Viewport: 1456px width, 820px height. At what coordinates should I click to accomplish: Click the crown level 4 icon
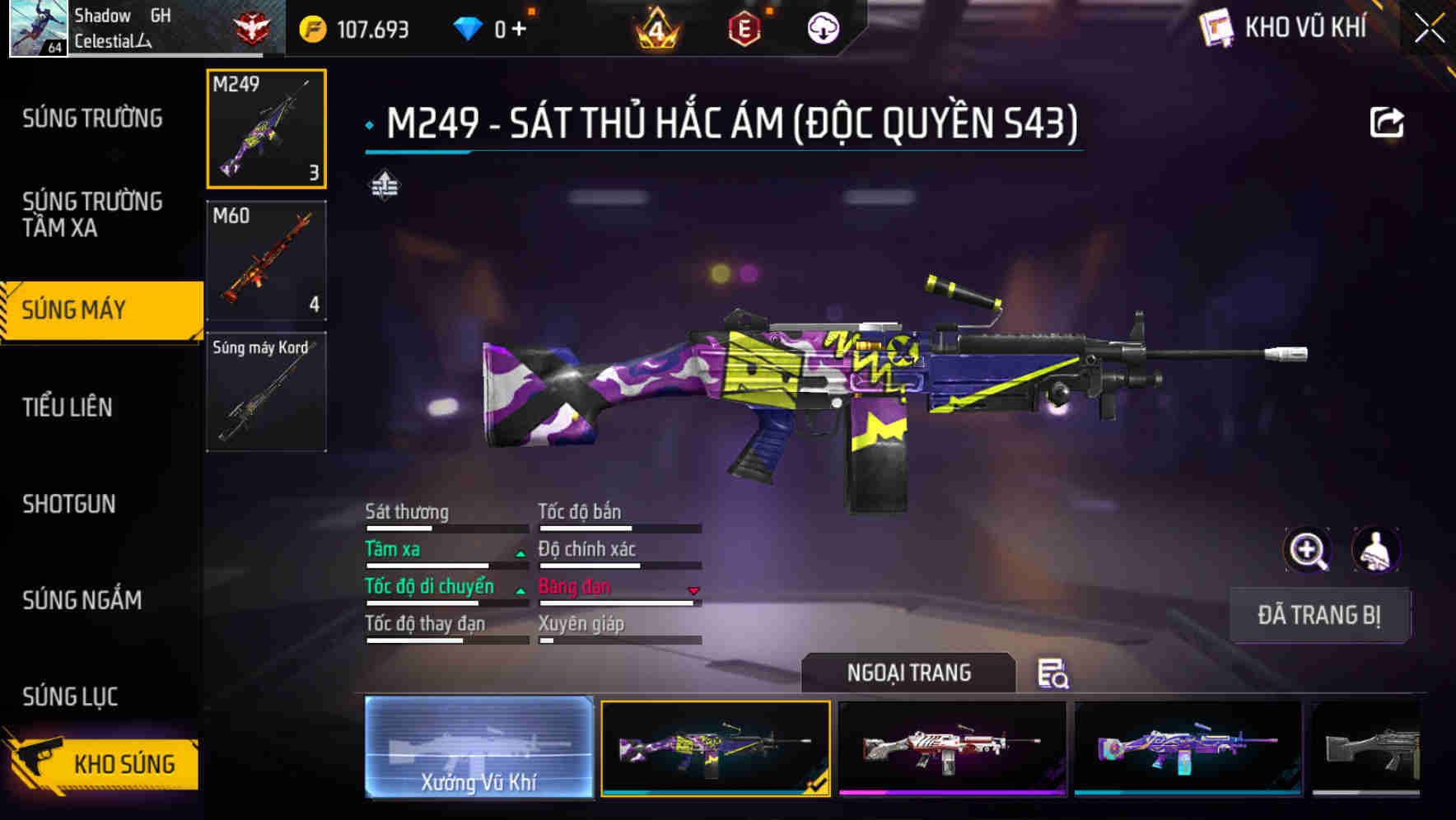pyautogui.click(x=655, y=29)
